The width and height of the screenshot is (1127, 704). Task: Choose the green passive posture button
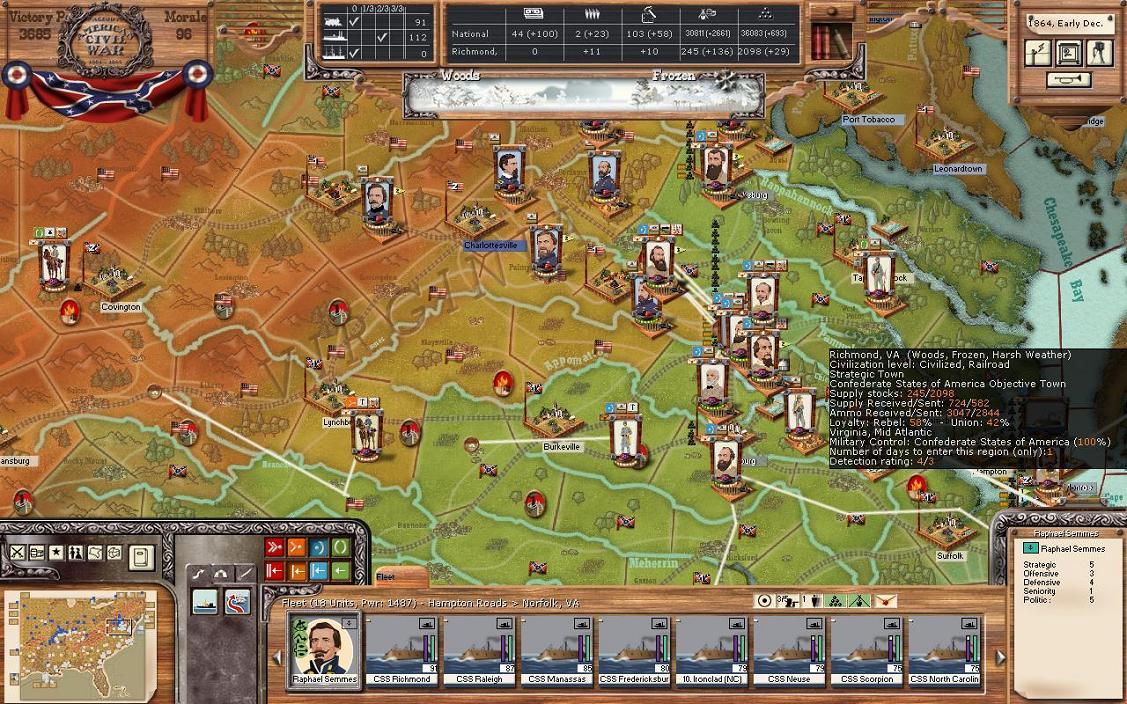point(340,547)
